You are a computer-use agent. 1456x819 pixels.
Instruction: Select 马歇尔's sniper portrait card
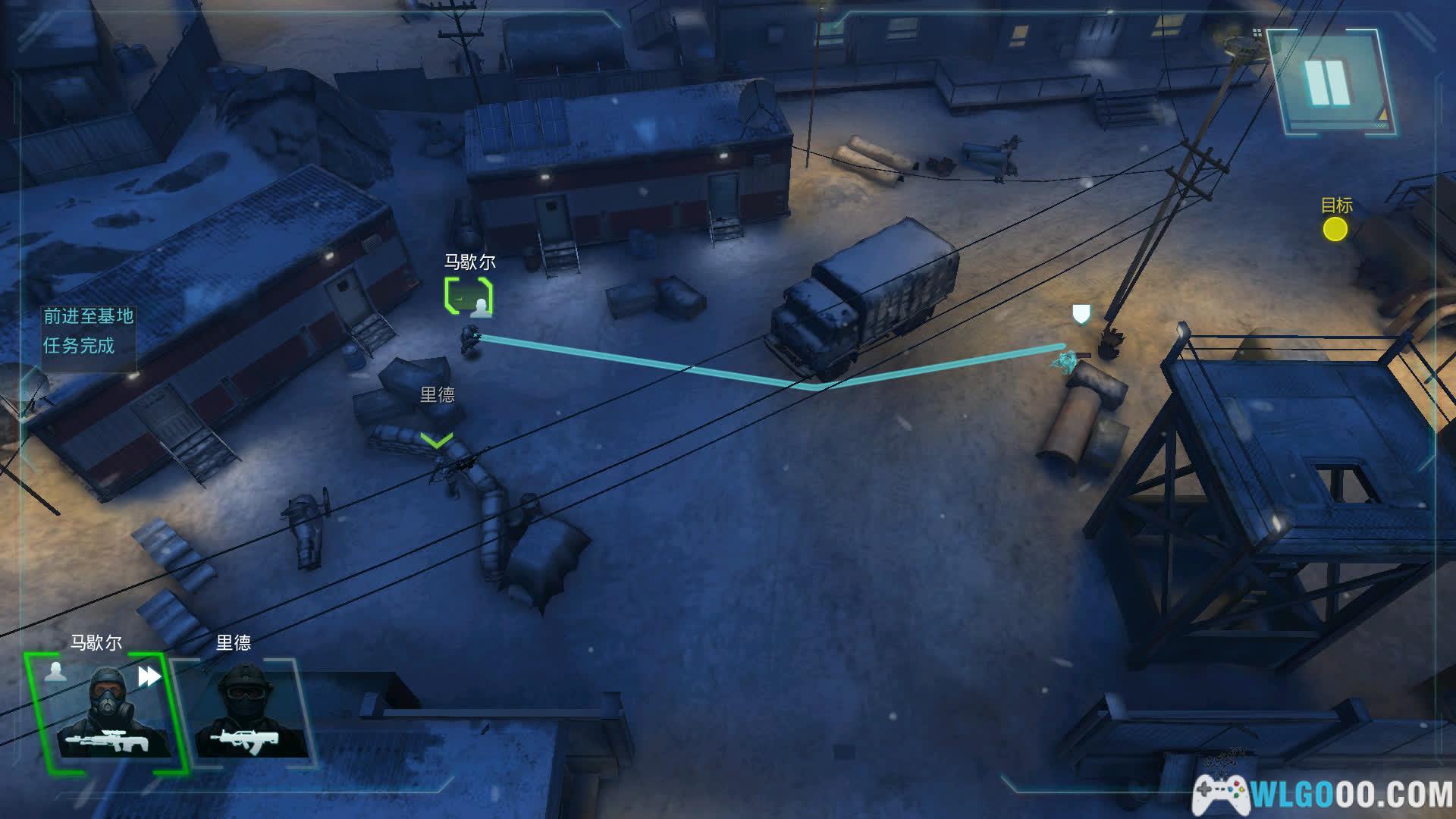105,713
